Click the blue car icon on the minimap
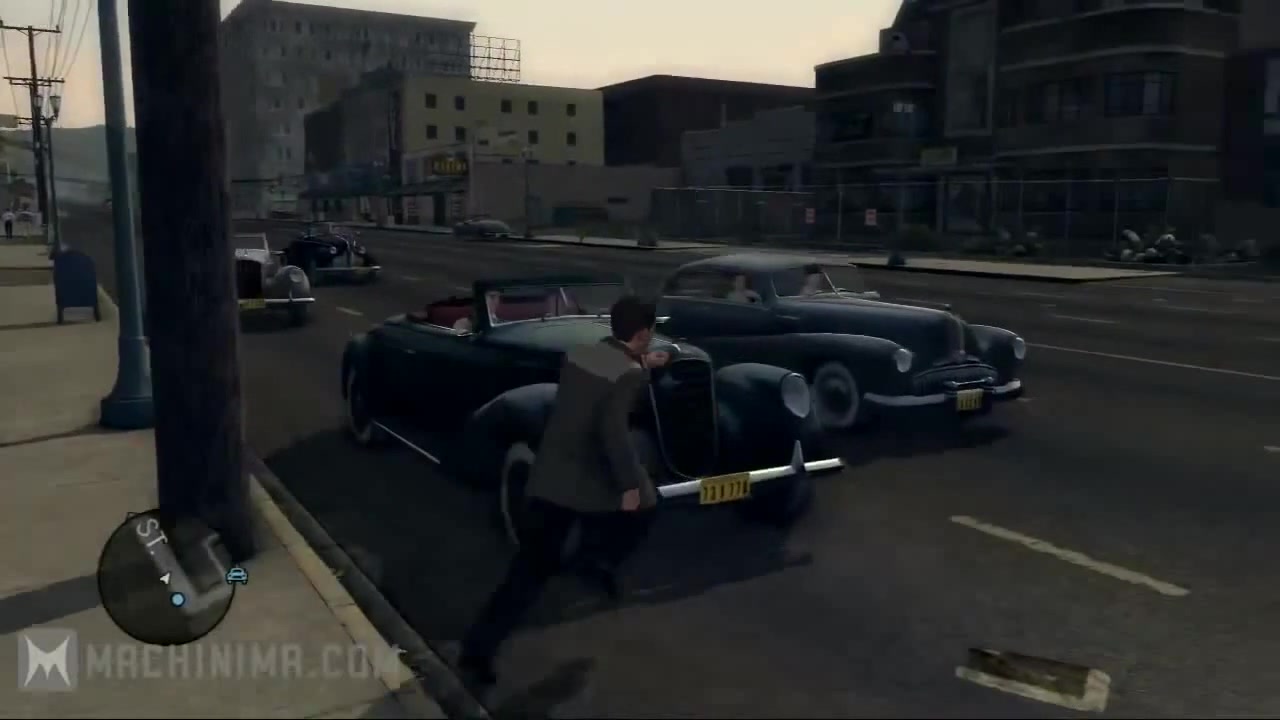1280x720 pixels. coord(236,577)
